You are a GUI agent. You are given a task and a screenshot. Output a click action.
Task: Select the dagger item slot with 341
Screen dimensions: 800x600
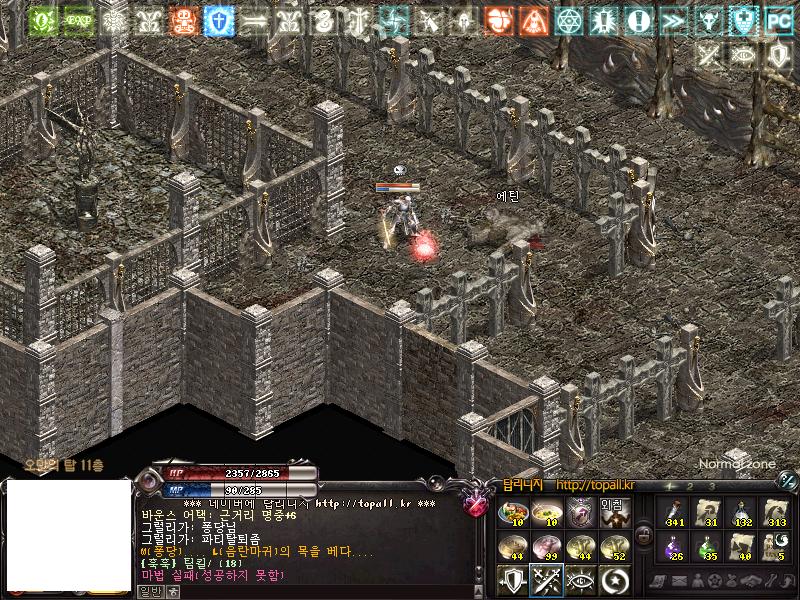673,514
